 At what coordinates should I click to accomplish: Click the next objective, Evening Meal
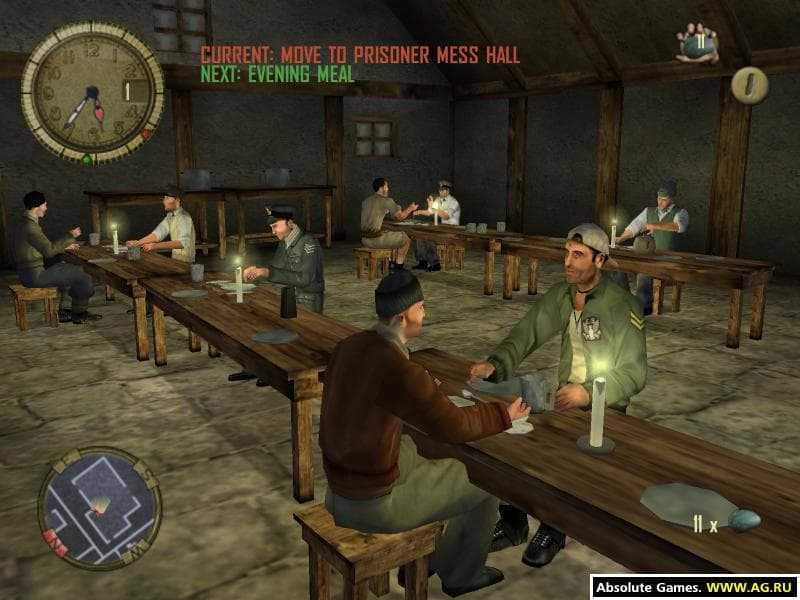(x=278, y=73)
